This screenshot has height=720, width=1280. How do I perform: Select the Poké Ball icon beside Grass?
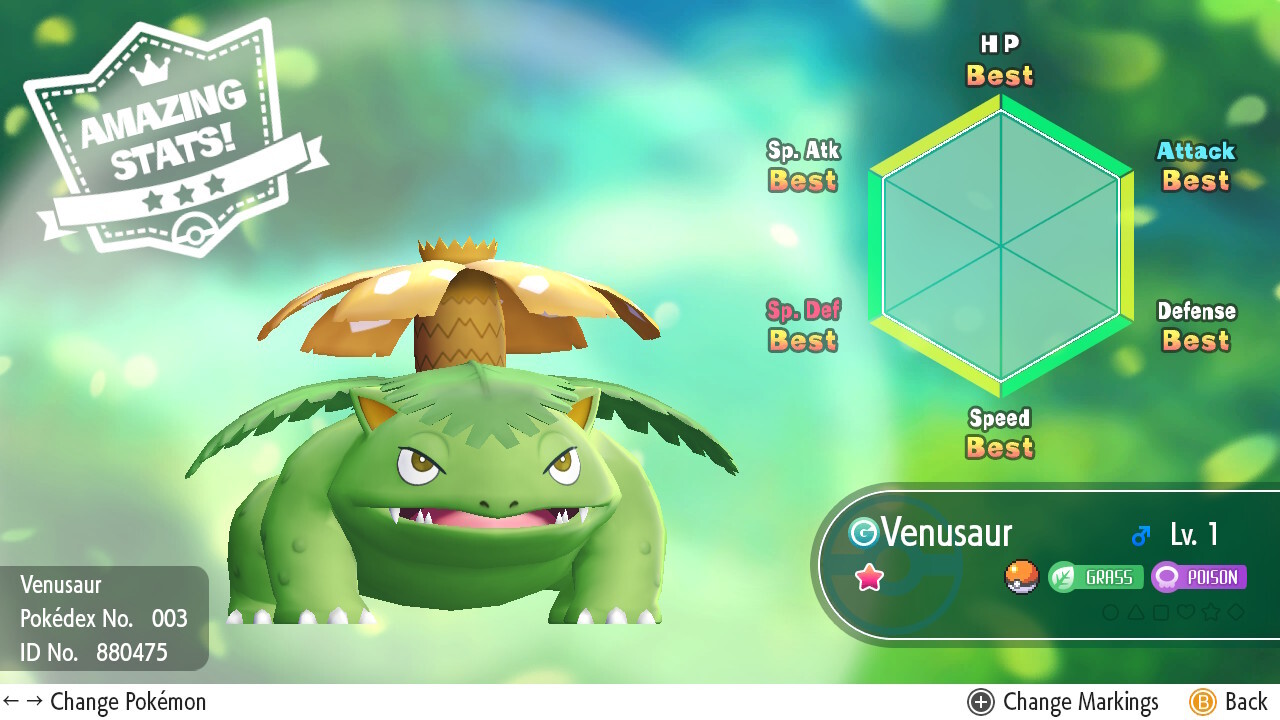click(x=1022, y=577)
